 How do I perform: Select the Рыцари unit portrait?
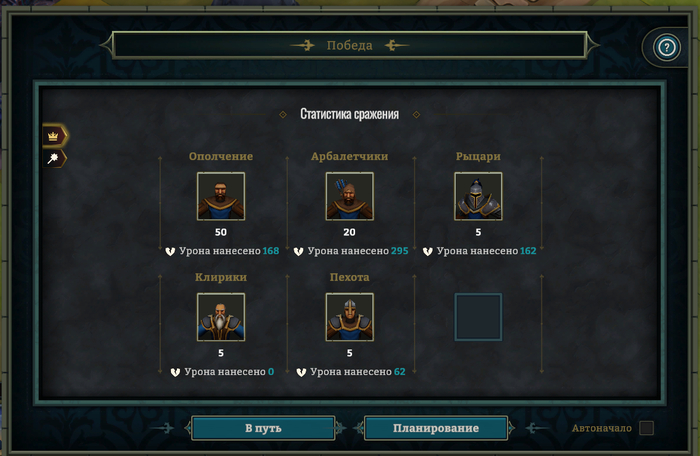478,196
